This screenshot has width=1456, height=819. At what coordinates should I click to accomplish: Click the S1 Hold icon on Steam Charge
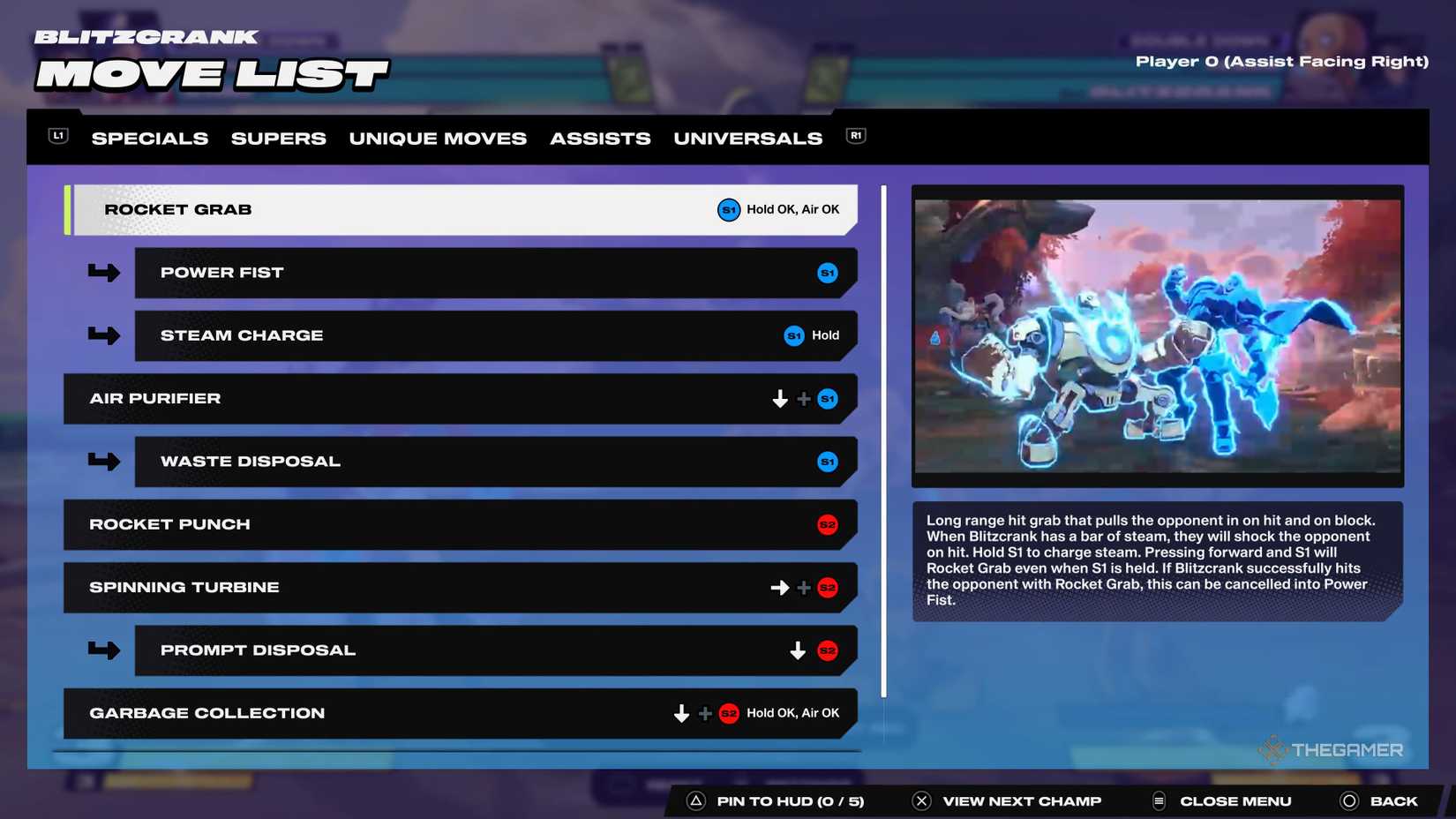[793, 335]
